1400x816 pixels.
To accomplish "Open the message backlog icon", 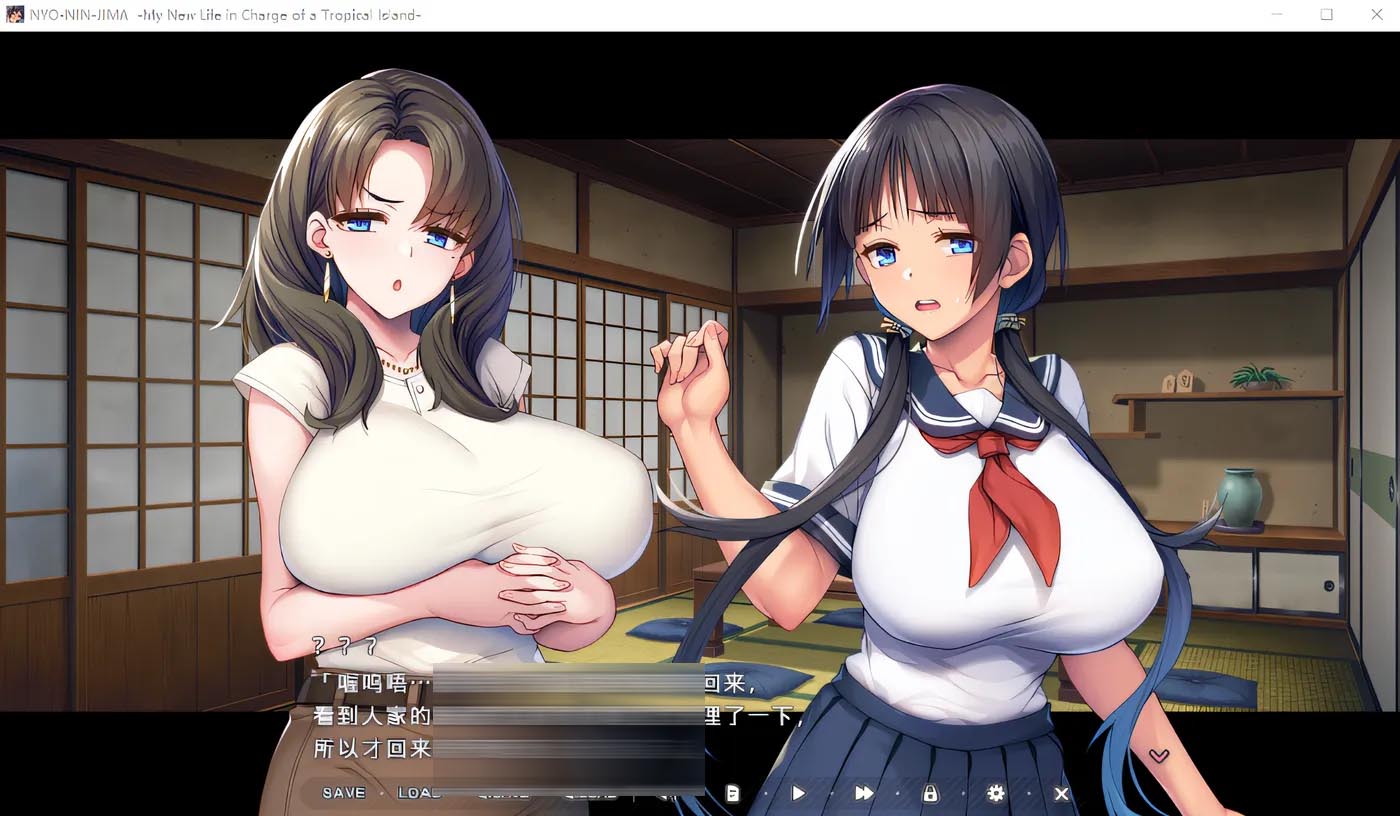I will [x=731, y=792].
